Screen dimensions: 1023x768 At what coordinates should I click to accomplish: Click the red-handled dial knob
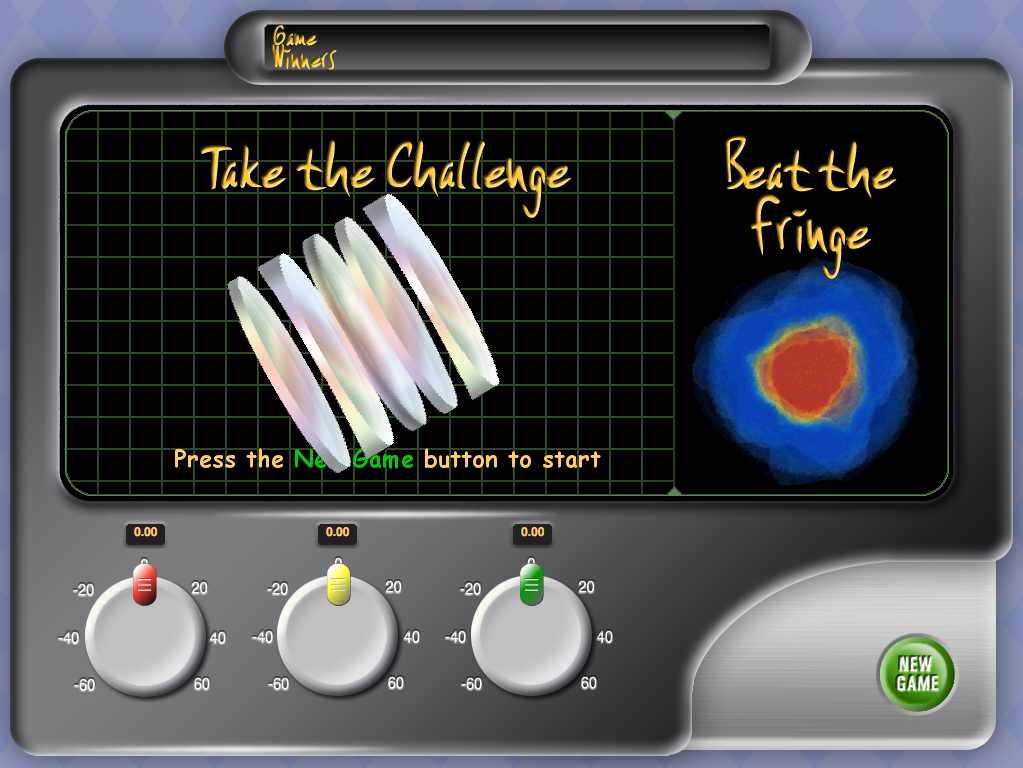coord(145,635)
